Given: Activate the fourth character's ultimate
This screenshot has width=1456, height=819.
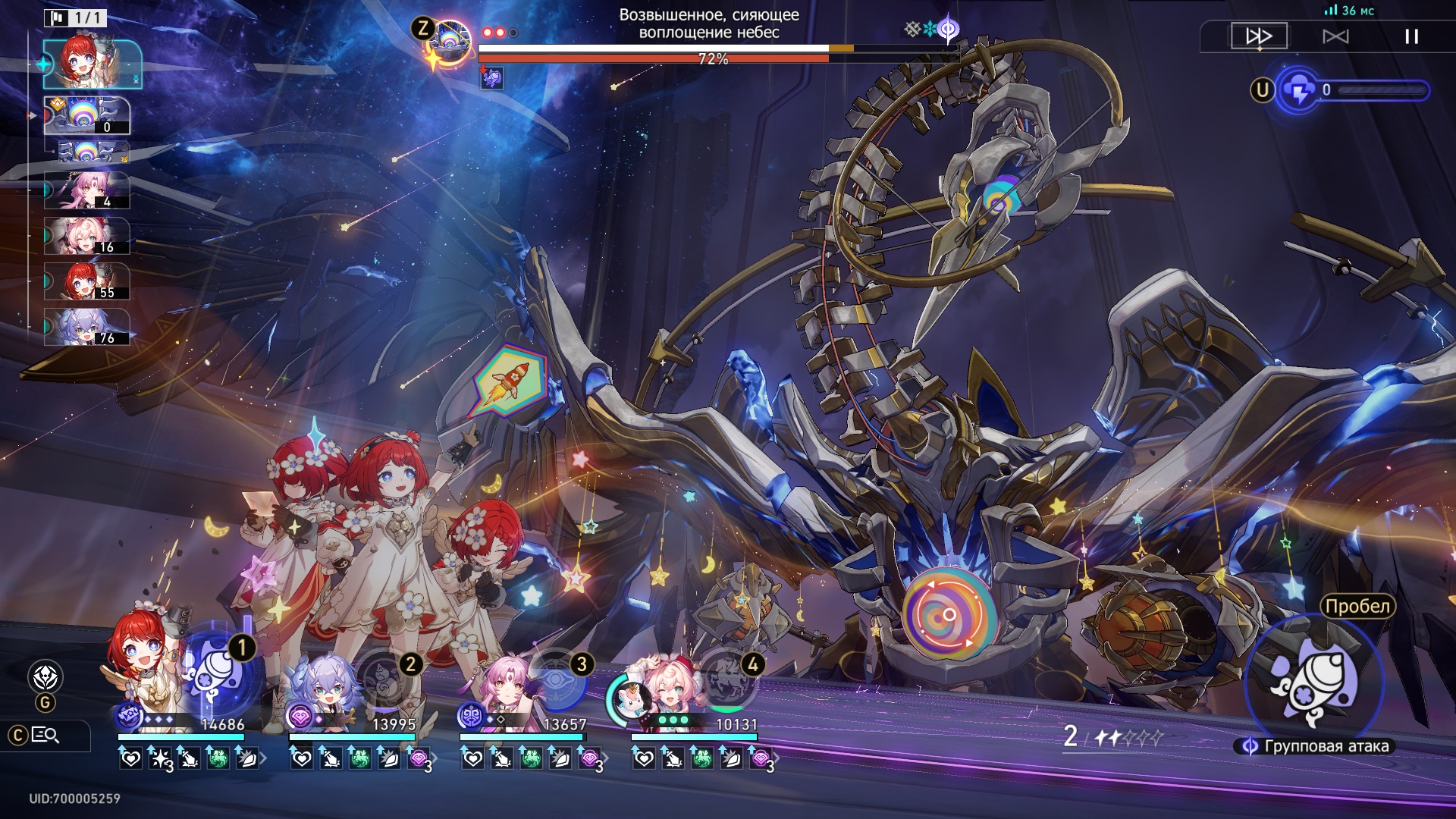Looking at the screenshot, I should click(x=730, y=679).
